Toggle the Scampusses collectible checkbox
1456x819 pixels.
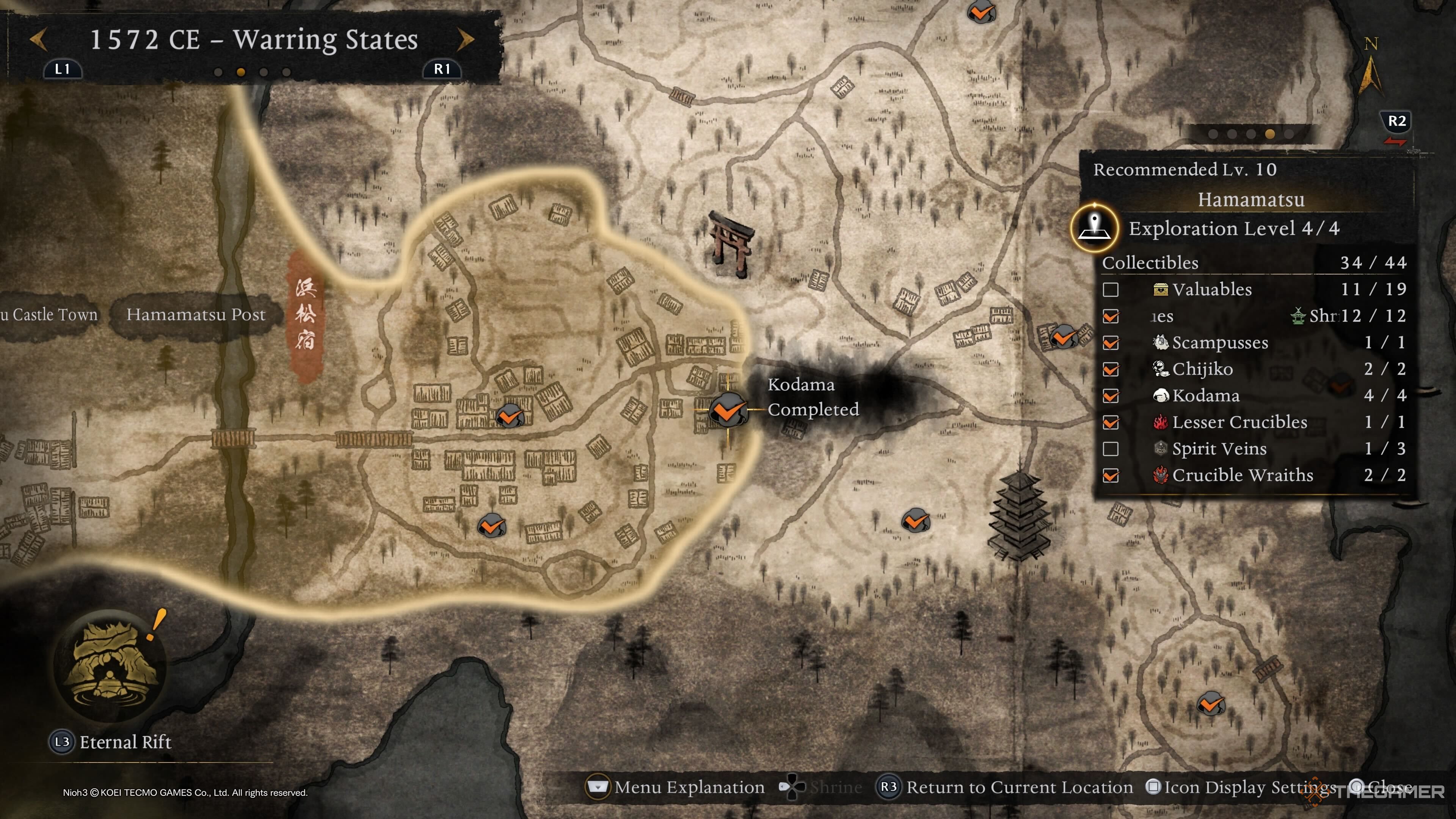(x=1111, y=343)
